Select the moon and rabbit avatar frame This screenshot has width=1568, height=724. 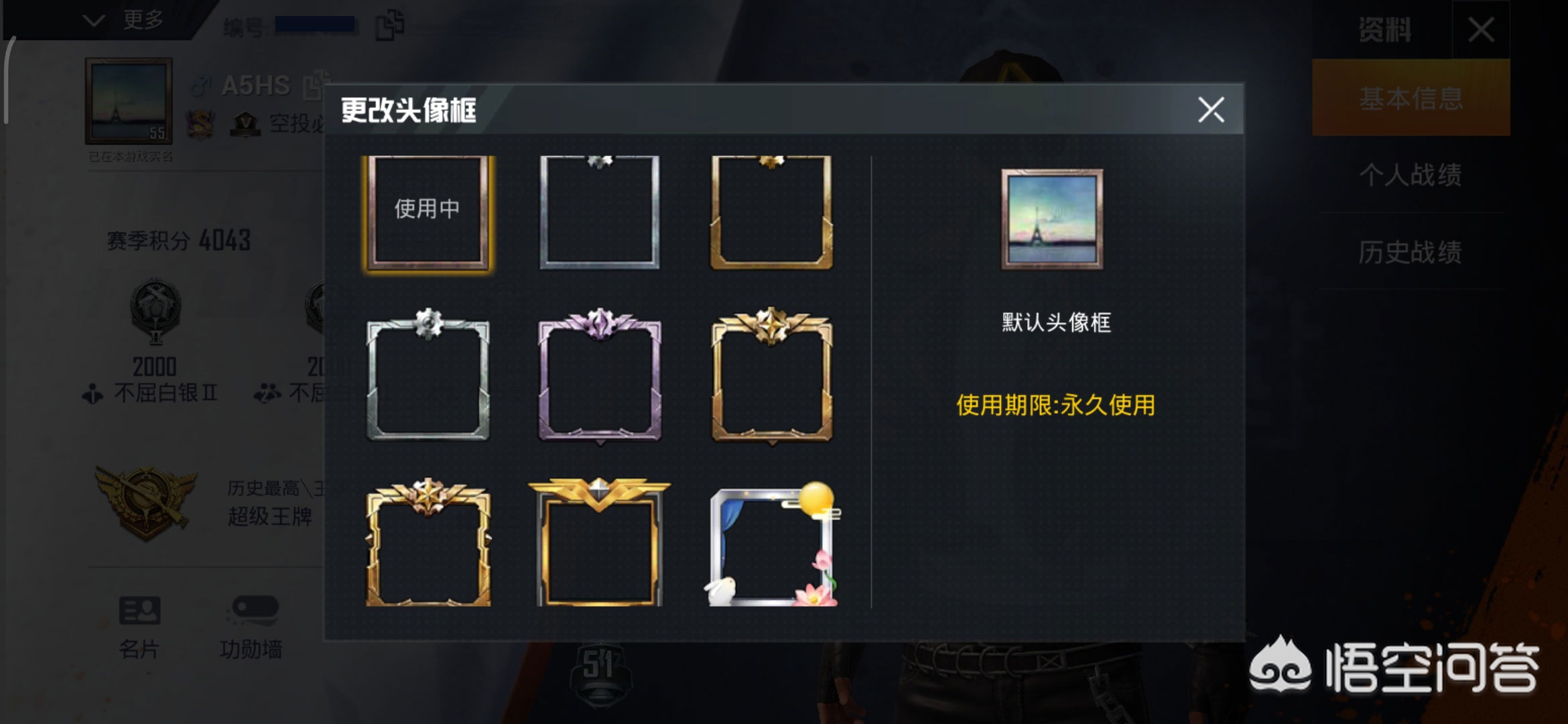773,546
